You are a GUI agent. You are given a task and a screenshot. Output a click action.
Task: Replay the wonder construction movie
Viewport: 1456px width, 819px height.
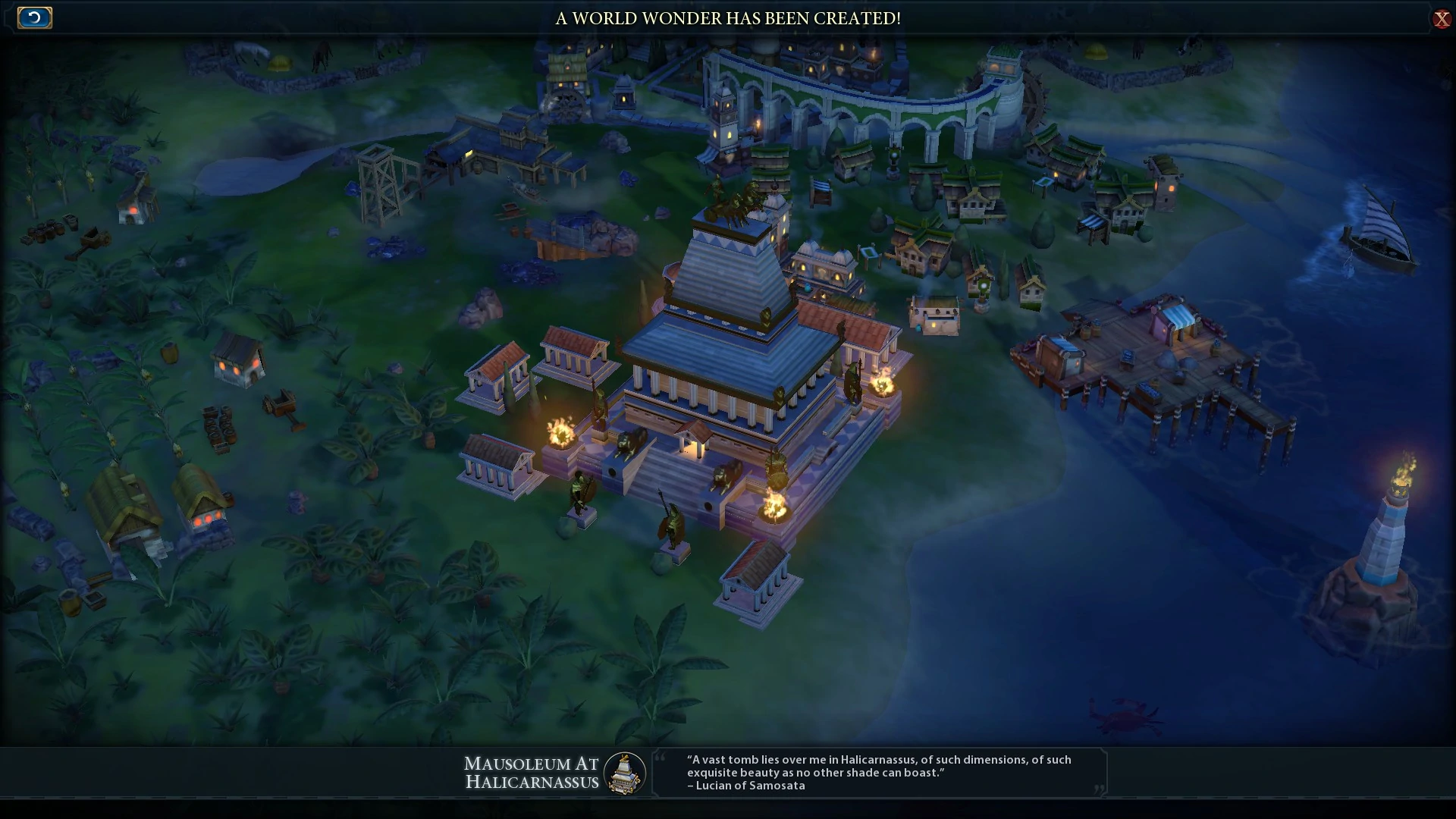pyautogui.click(x=35, y=17)
